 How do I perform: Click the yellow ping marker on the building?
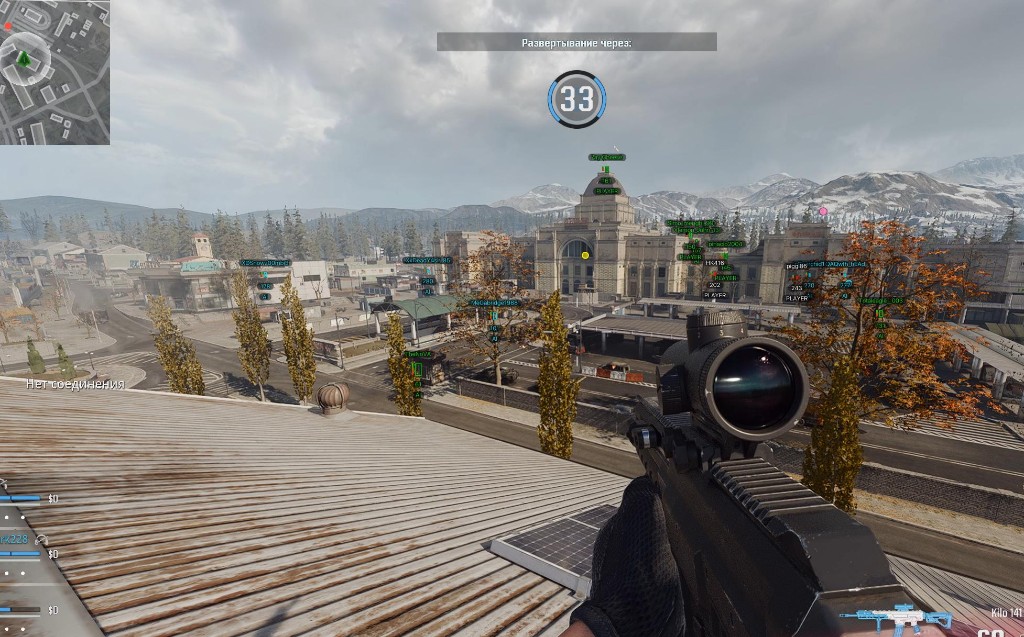(x=585, y=256)
